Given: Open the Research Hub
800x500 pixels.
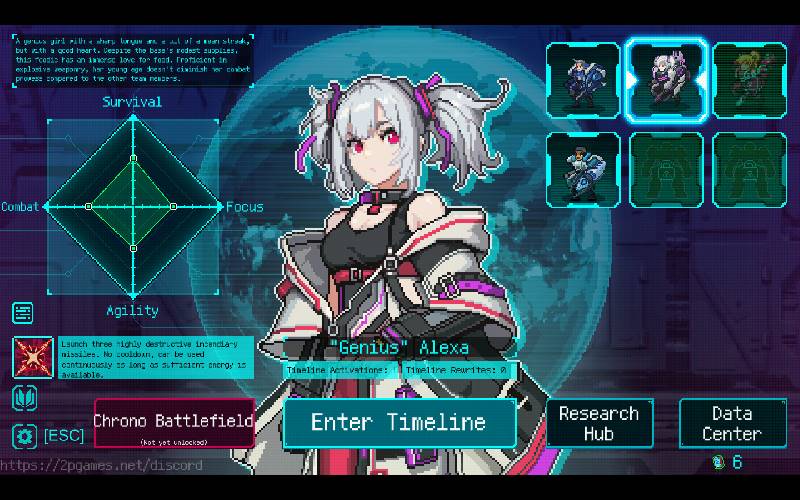Looking at the screenshot, I should point(599,423).
